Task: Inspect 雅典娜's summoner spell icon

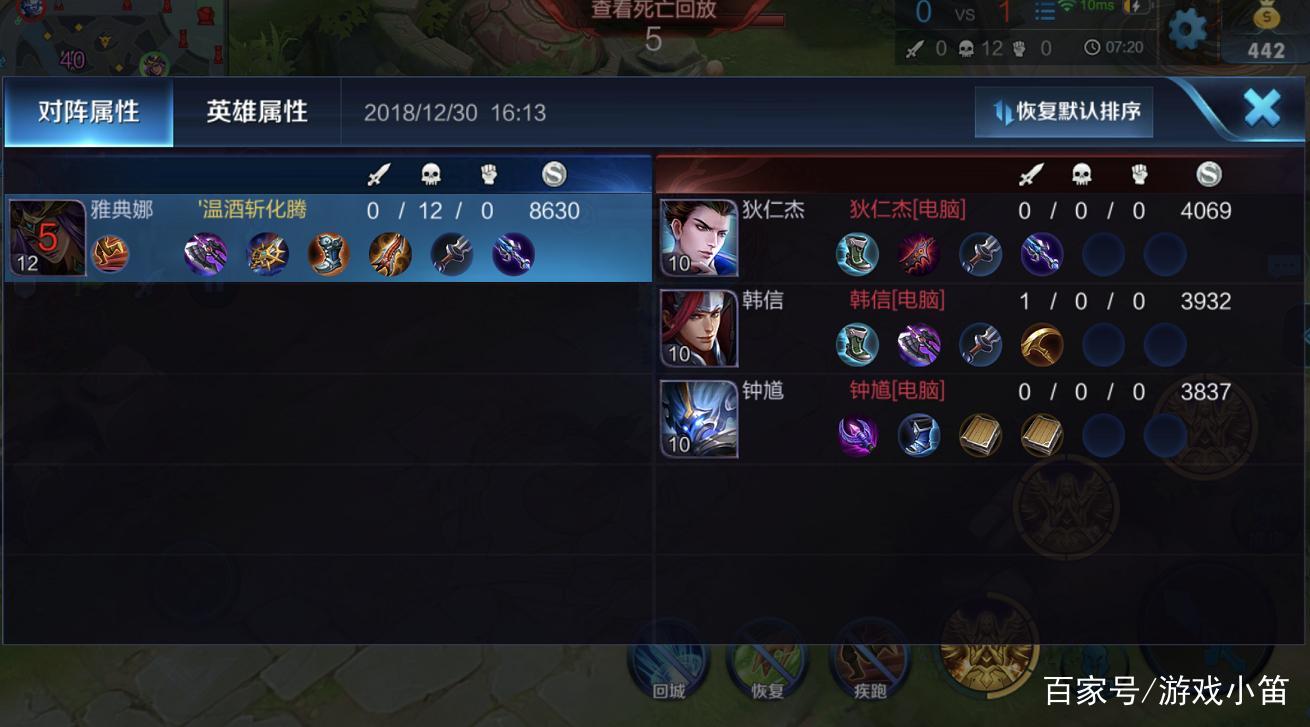Action: pyautogui.click(x=111, y=254)
